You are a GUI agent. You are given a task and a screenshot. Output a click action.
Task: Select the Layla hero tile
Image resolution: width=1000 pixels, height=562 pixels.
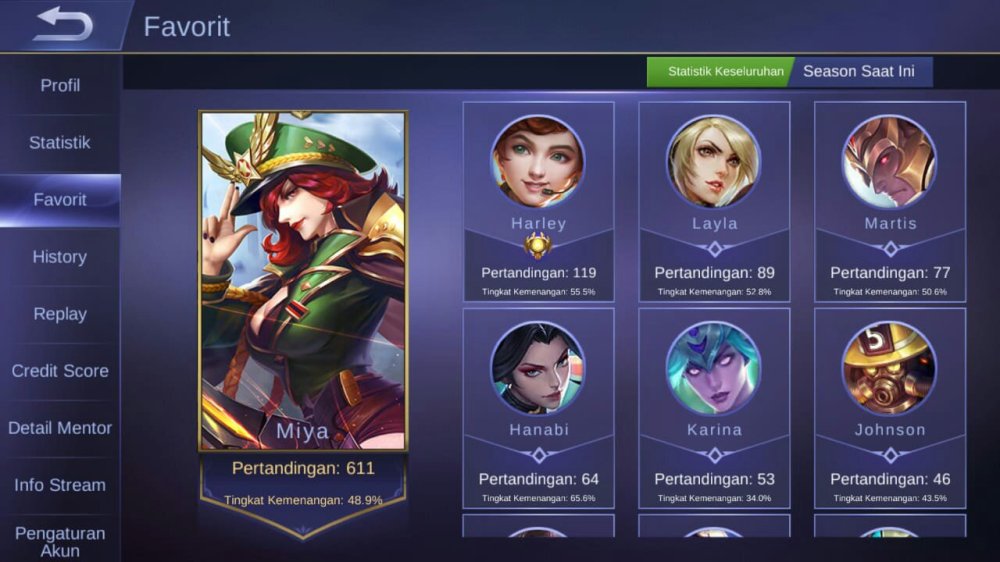pos(714,202)
